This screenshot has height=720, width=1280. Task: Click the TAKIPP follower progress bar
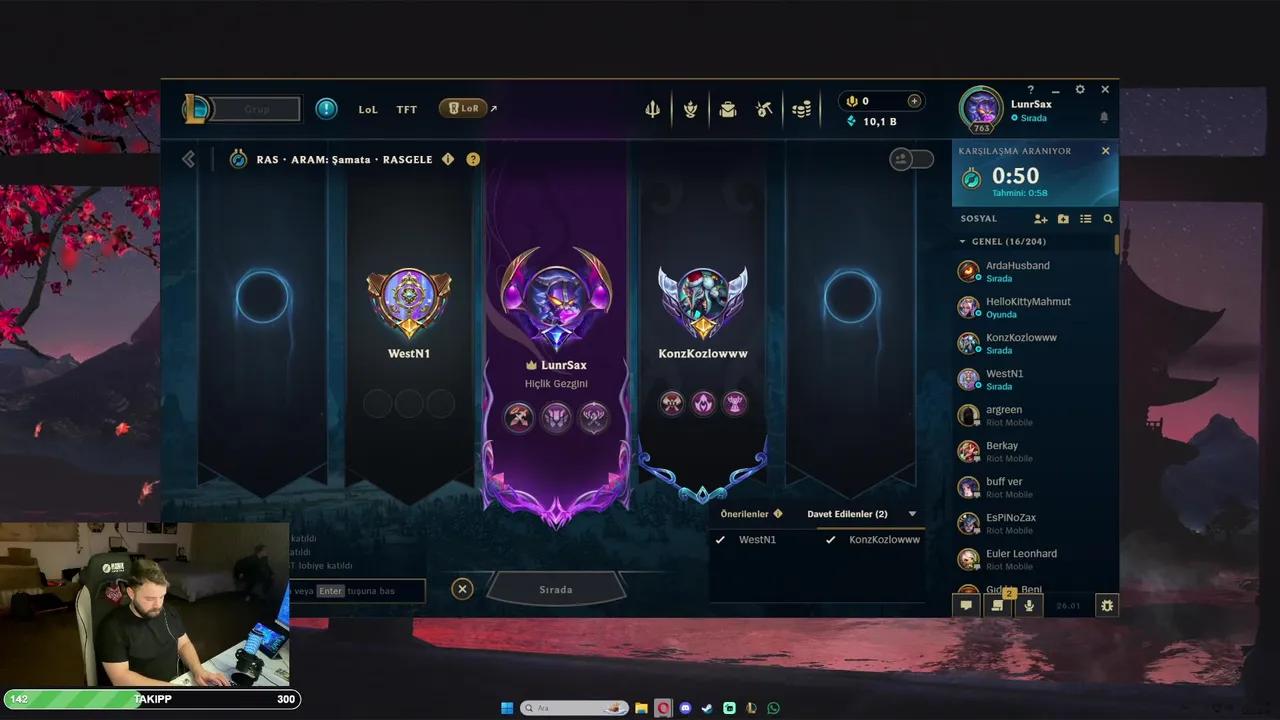[150, 700]
